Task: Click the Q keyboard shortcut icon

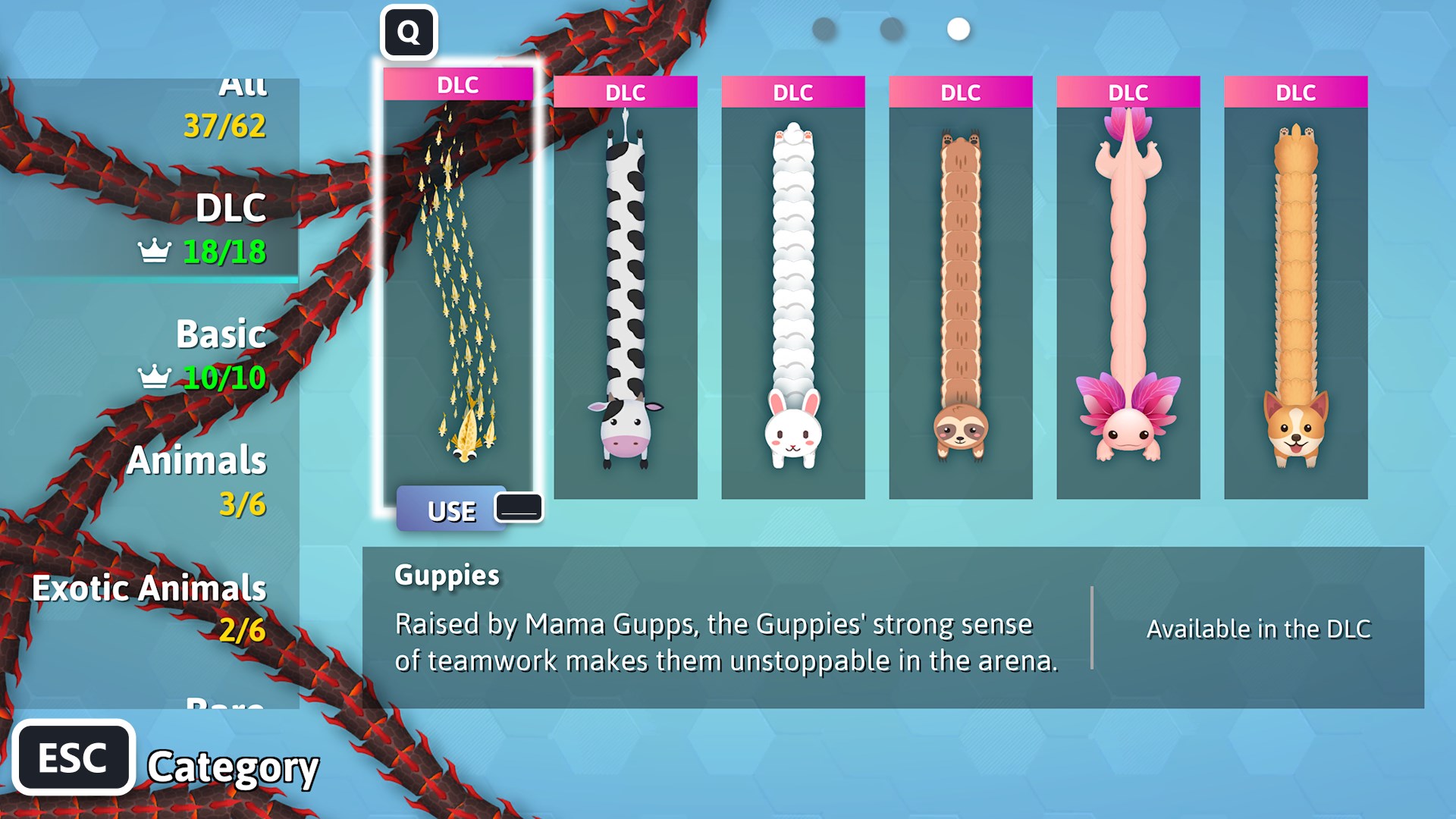Action: pyautogui.click(x=409, y=32)
